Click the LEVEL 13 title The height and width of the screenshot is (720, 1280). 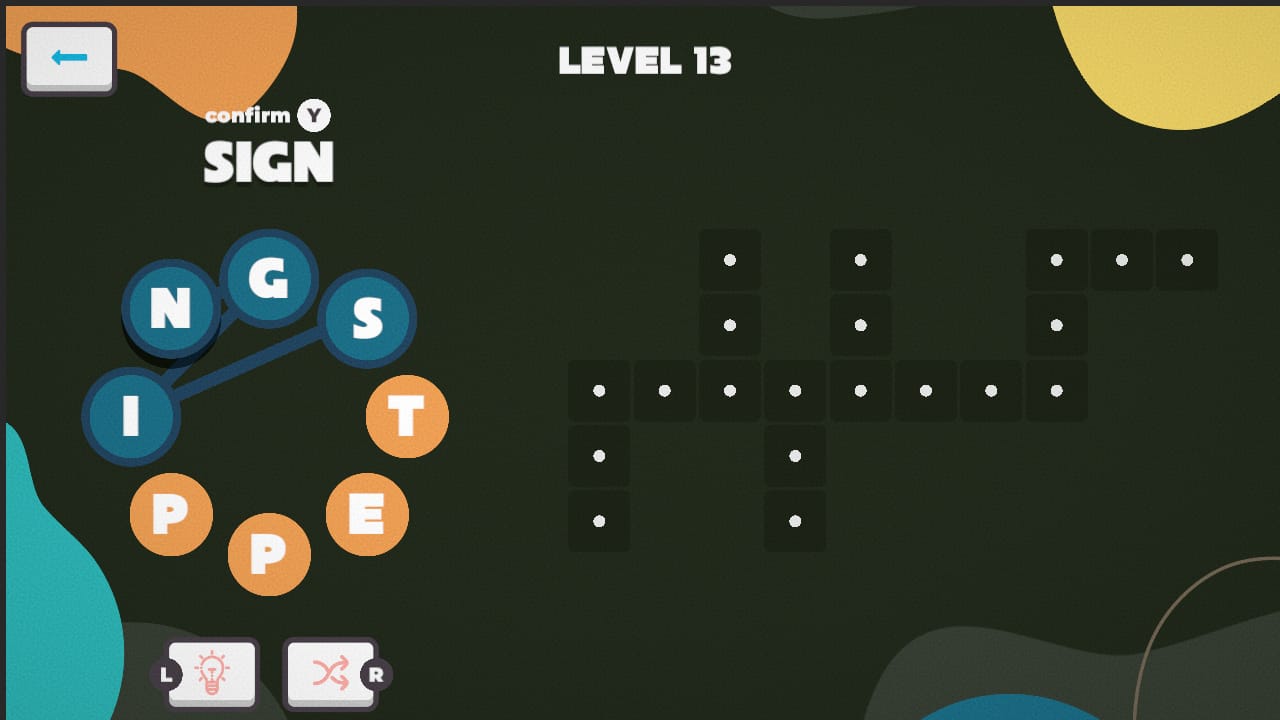point(646,60)
